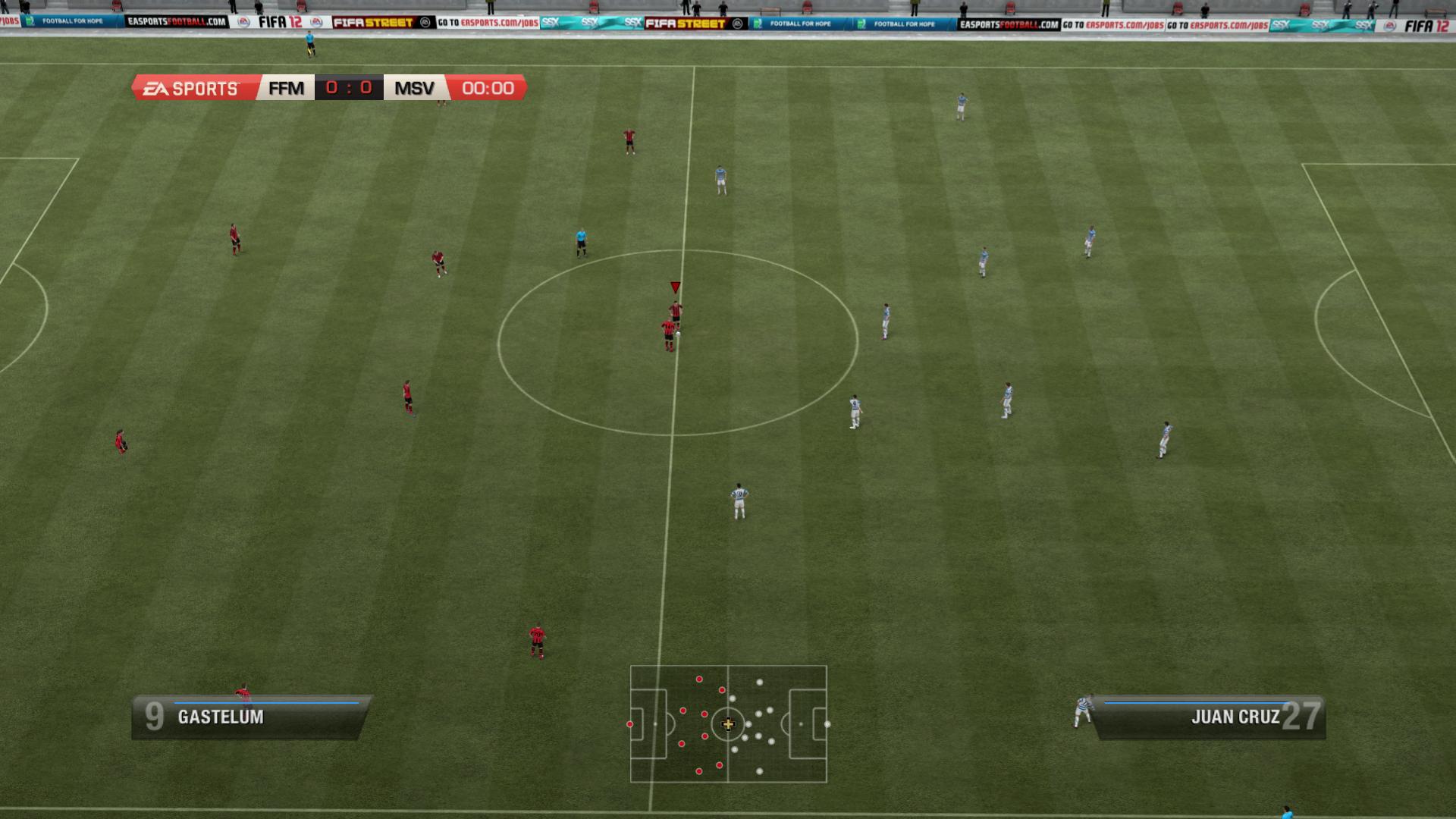Select the Gastelum player name panel

(249, 717)
